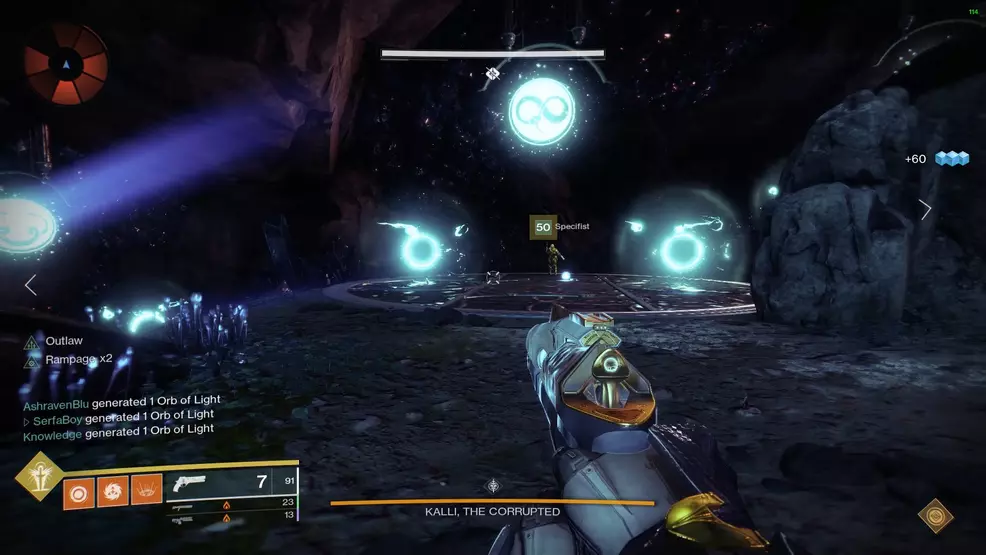Advance to the next image with right arrow
Image resolution: width=986 pixels, height=555 pixels.
click(925, 210)
